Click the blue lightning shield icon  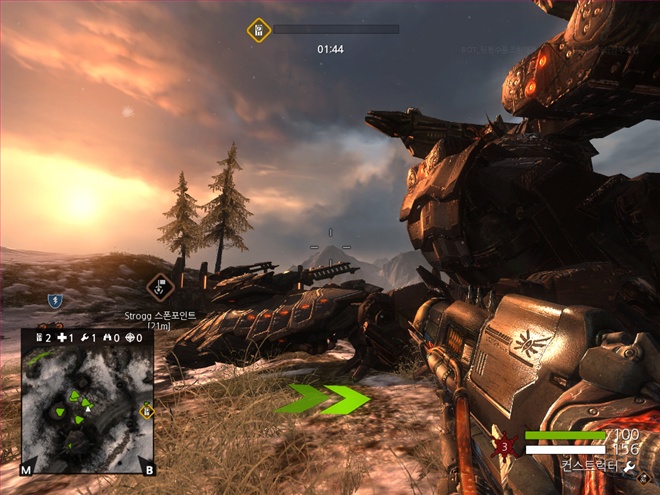coord(54,299)
